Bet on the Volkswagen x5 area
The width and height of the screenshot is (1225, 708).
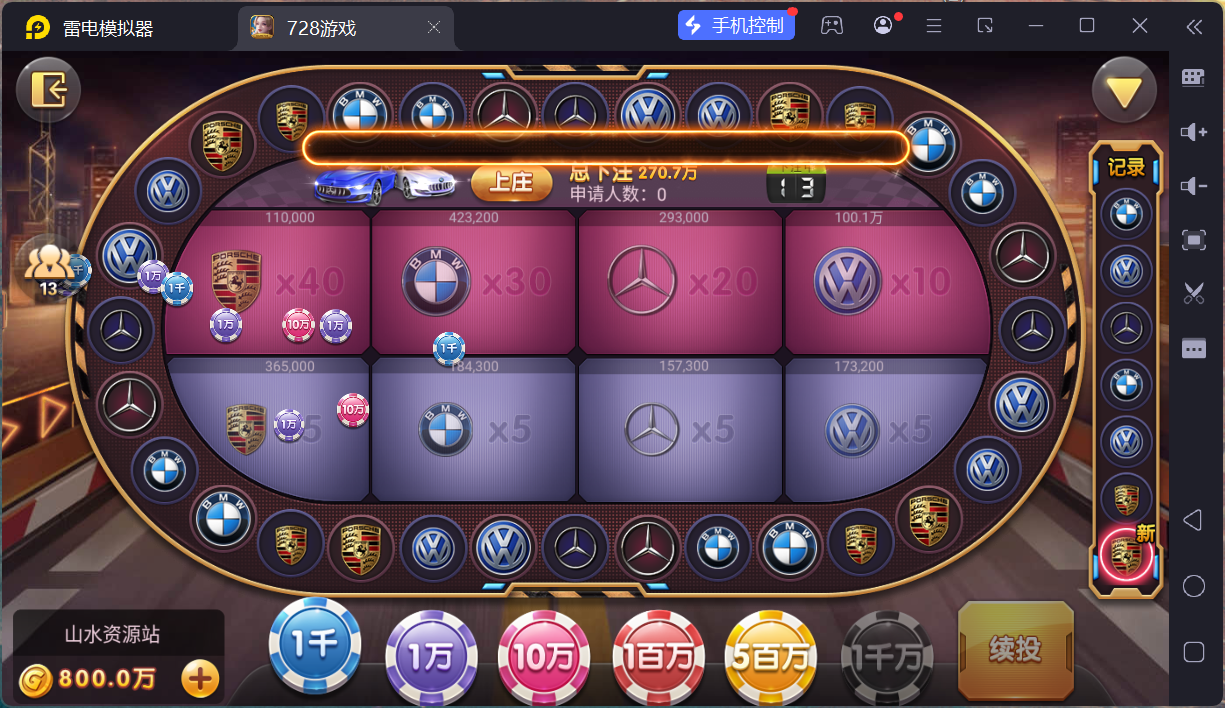(887, 431)
